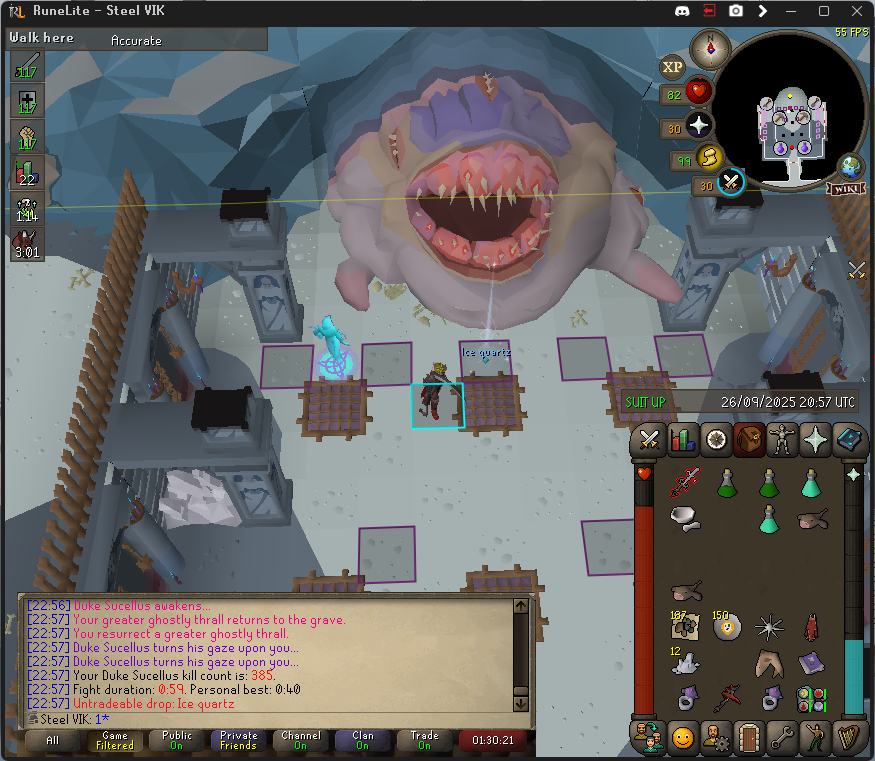Open the Settings wrench tab

[x=782, y=738]
